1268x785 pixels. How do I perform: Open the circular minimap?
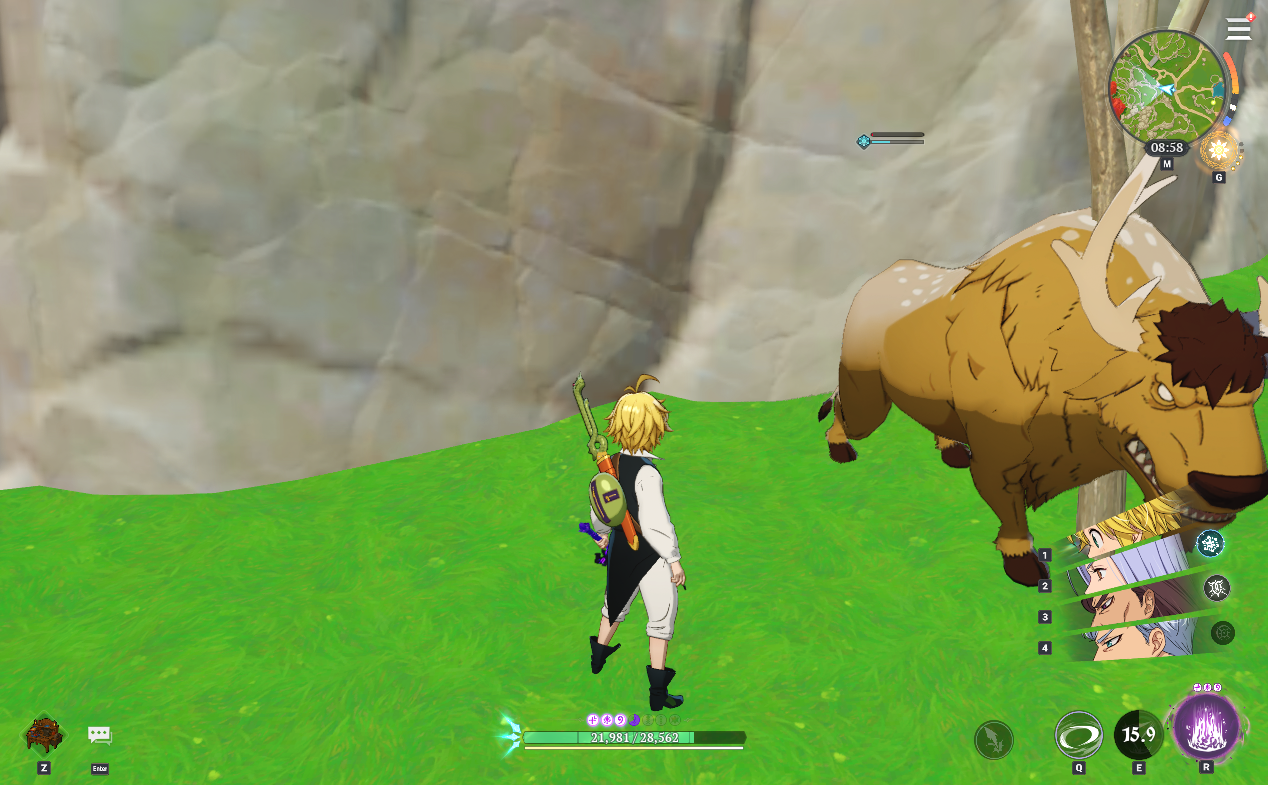coord(1166,87)
